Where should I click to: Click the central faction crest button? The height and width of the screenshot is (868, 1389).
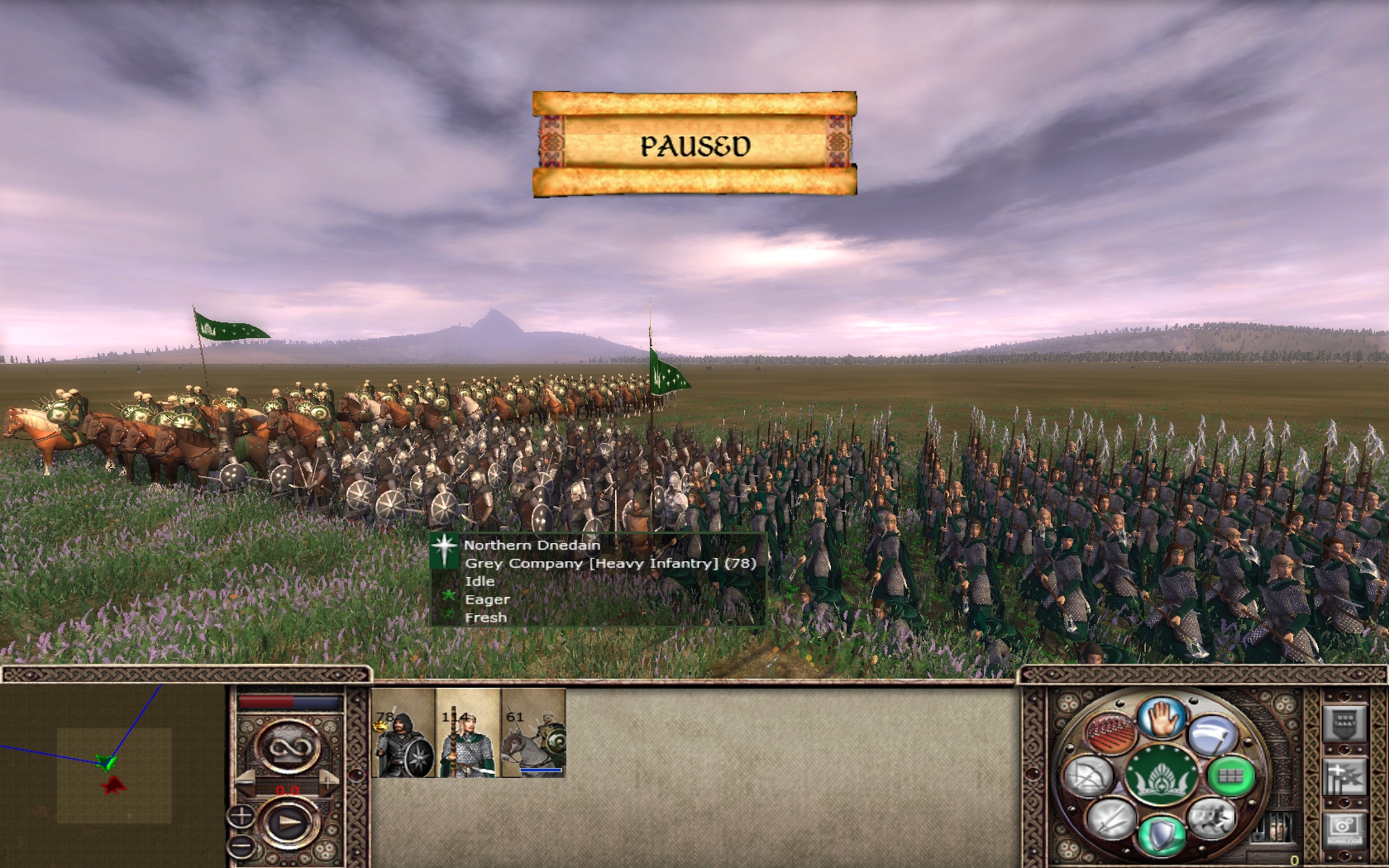[1161, 776]
